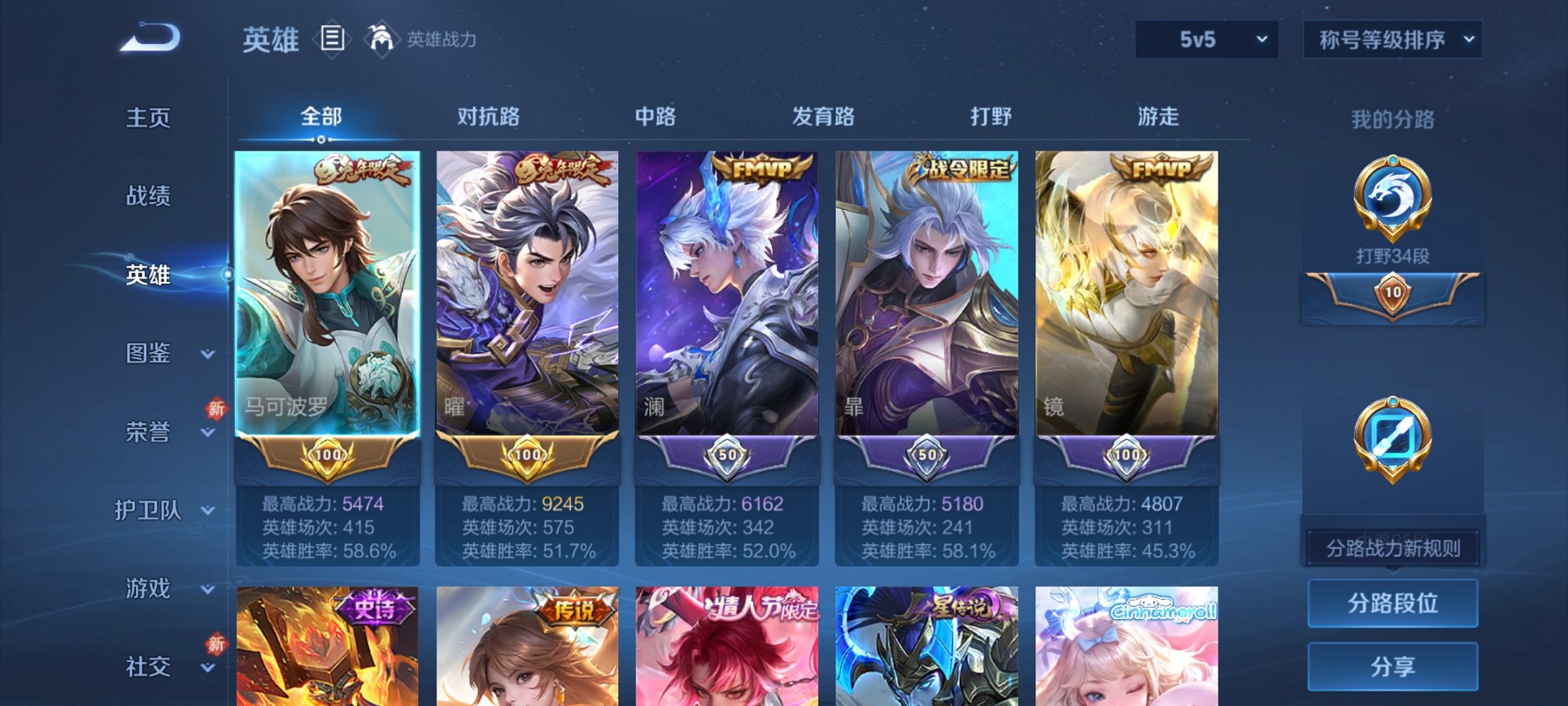Open the hero list icon beside 英雄 title
The height and width of the screenshot is (706, 1568).
pyautogui.click(x=332, y=39)
